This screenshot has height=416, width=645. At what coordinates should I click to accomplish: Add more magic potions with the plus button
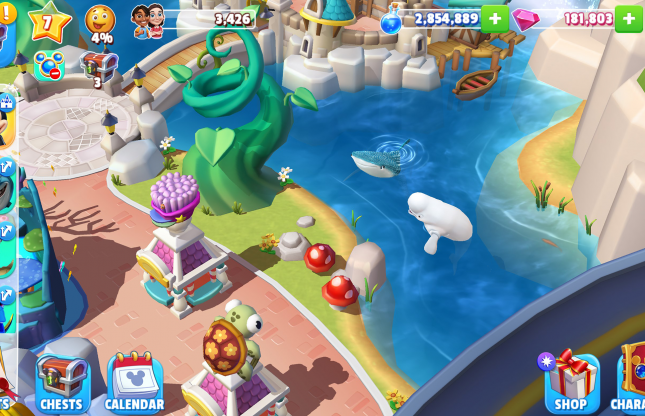coord(495,18)
